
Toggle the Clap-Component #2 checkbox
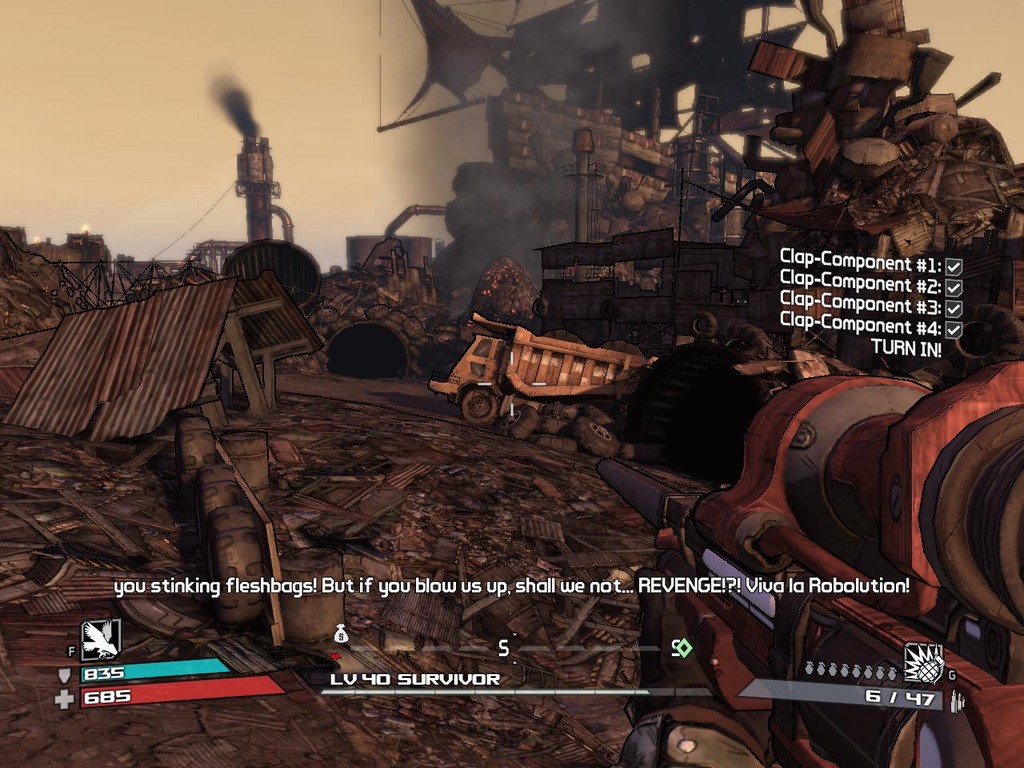(954, 288)
